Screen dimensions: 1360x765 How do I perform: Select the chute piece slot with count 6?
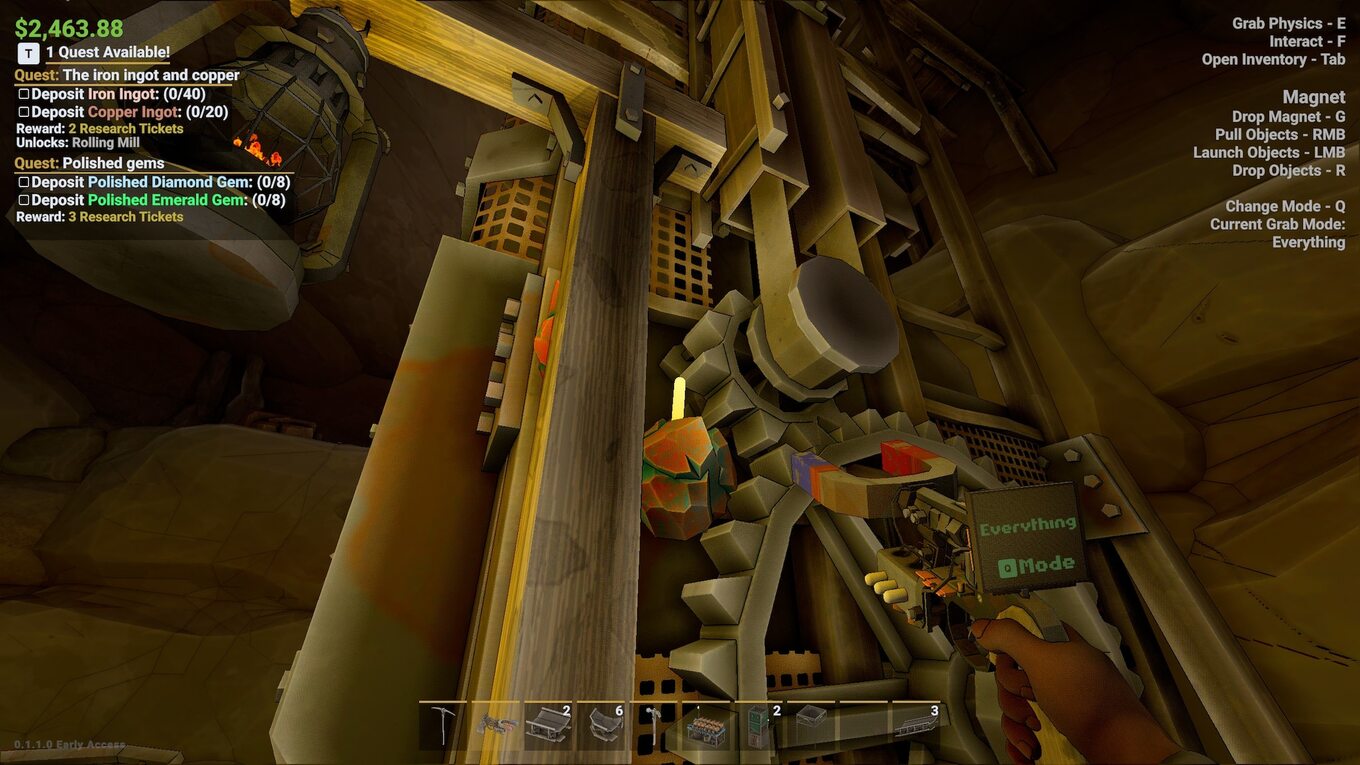pyautogui.click(x=602, y=725)
